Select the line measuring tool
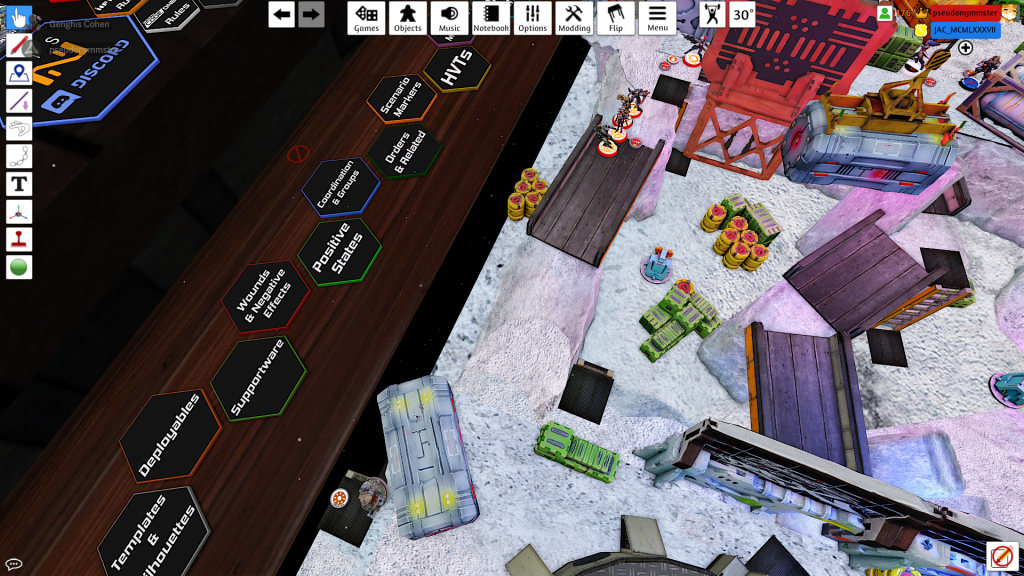 [x=19, y=101]
